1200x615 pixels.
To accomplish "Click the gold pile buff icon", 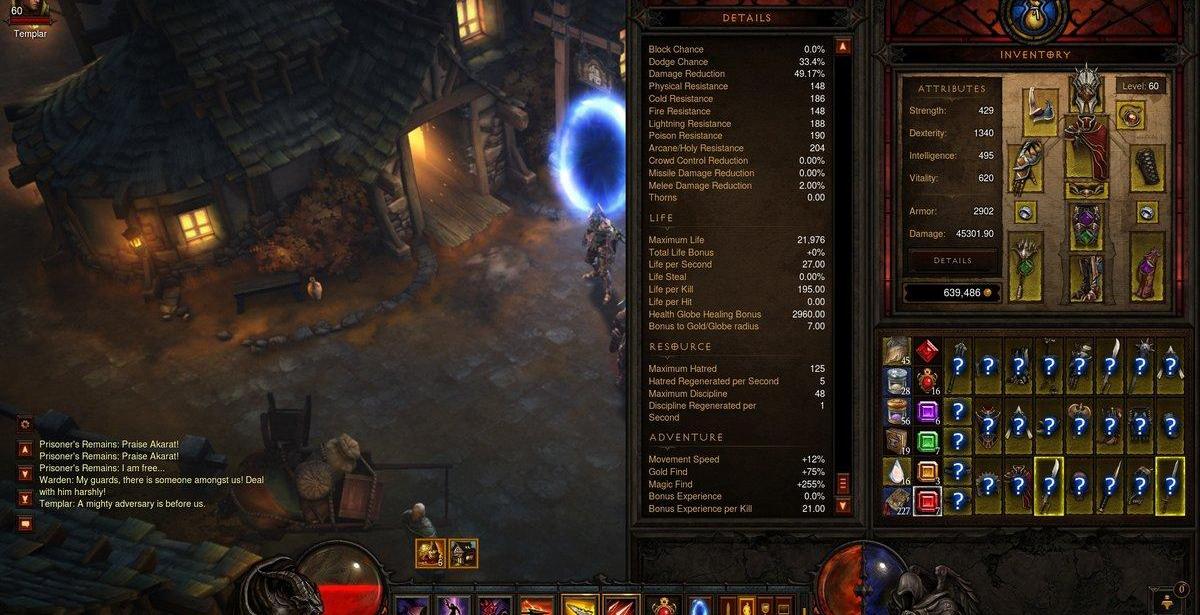I will [x=431, y=552].
